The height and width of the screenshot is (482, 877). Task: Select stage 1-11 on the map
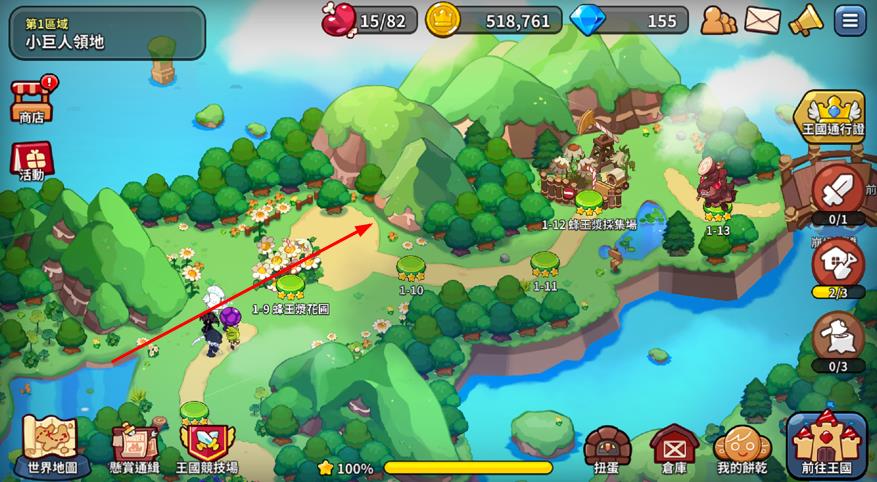[545, 264]
